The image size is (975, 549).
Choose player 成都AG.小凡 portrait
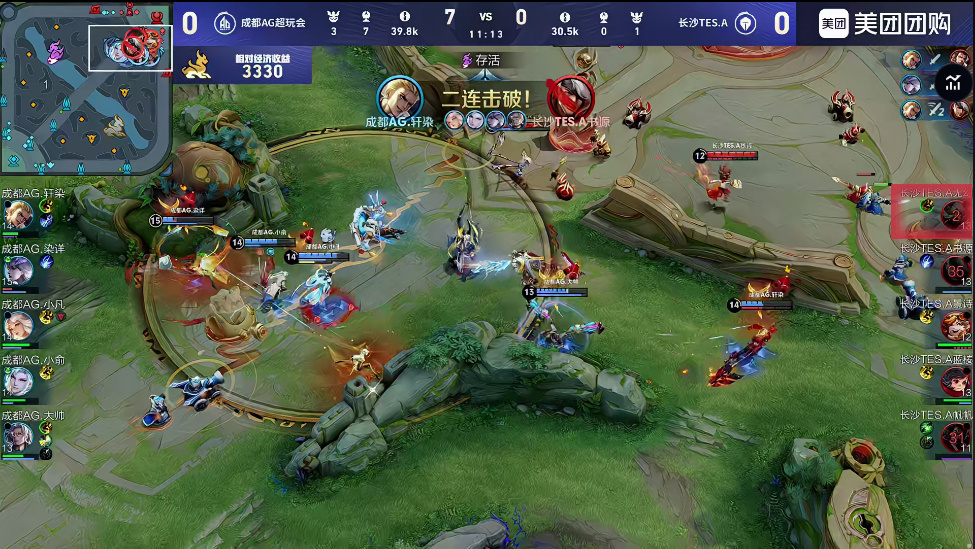click(18, 326)
